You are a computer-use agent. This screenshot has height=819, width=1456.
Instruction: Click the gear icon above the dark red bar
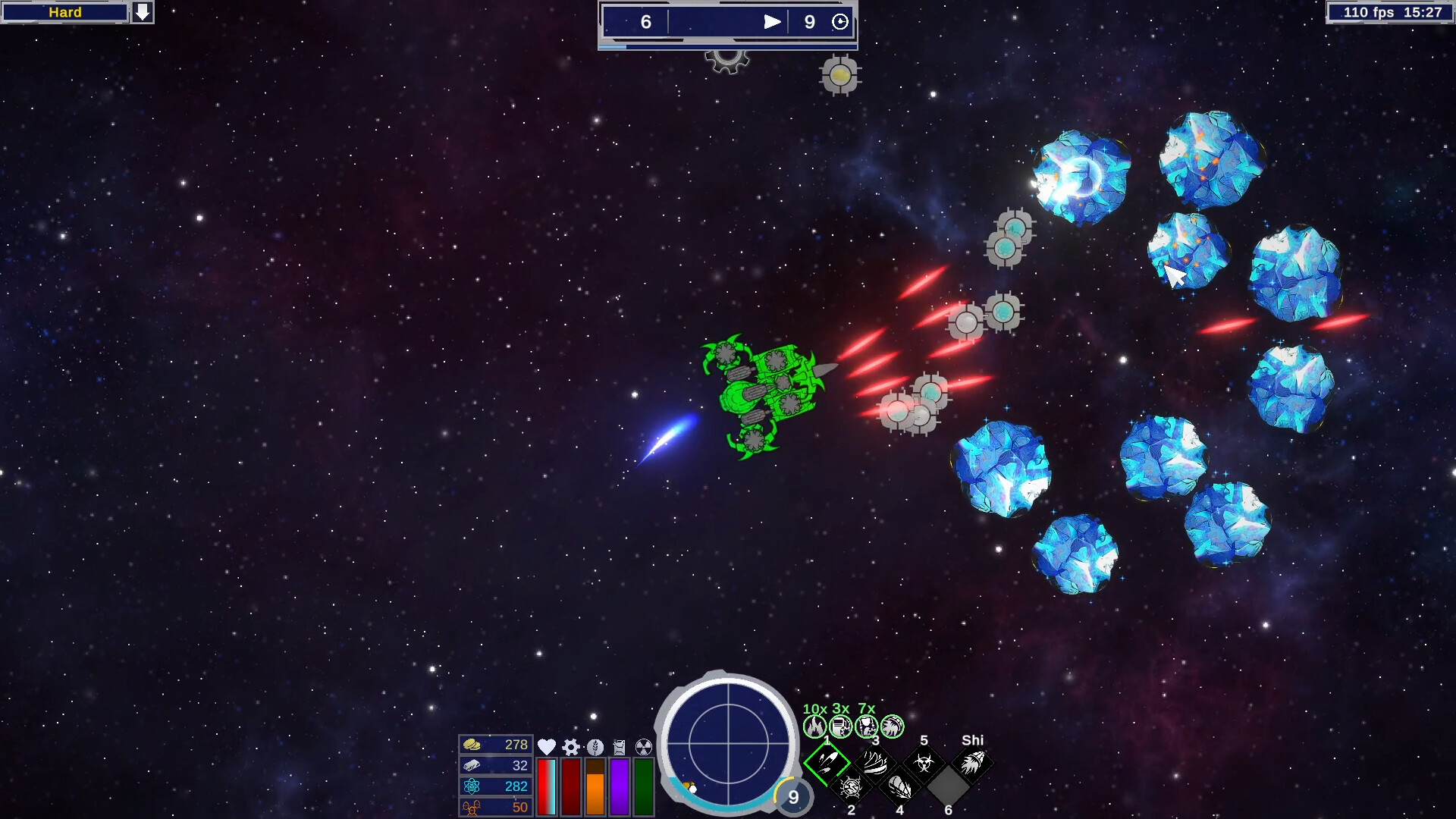(x=571, y=748)
